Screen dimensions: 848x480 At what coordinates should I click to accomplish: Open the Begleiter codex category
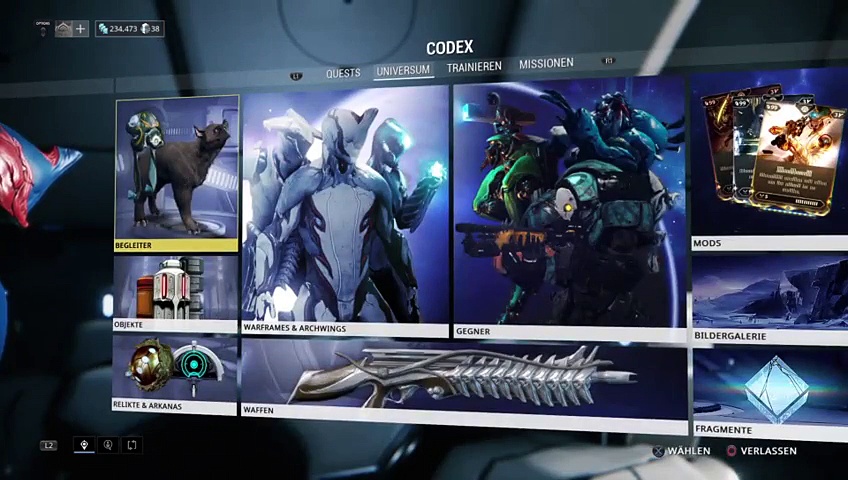coord(177,173)
